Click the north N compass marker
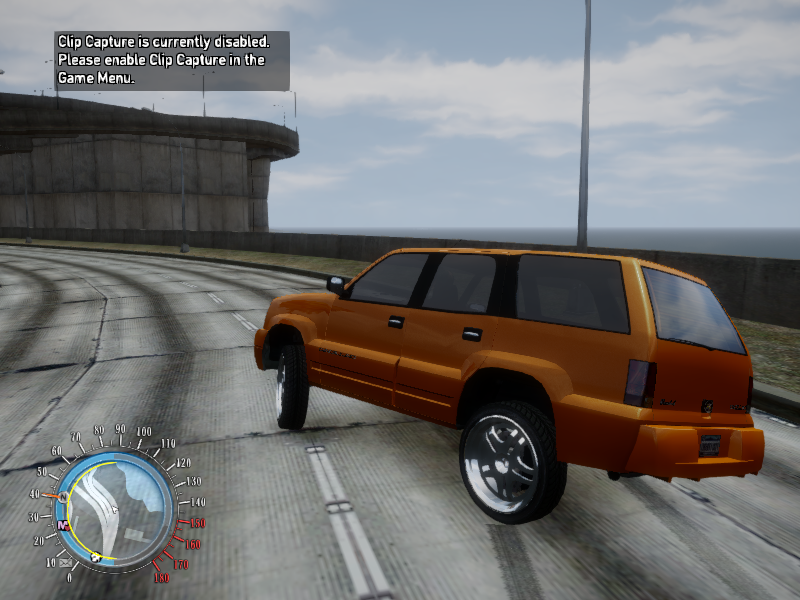The width and height of the screenshot is (800, 600). [63, 497]
